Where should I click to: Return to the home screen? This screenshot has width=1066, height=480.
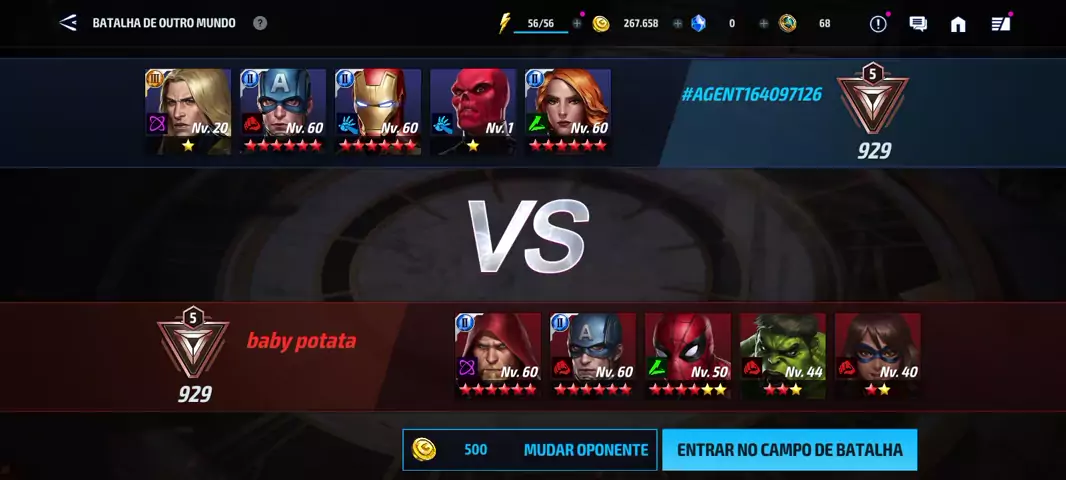[958, 24]
